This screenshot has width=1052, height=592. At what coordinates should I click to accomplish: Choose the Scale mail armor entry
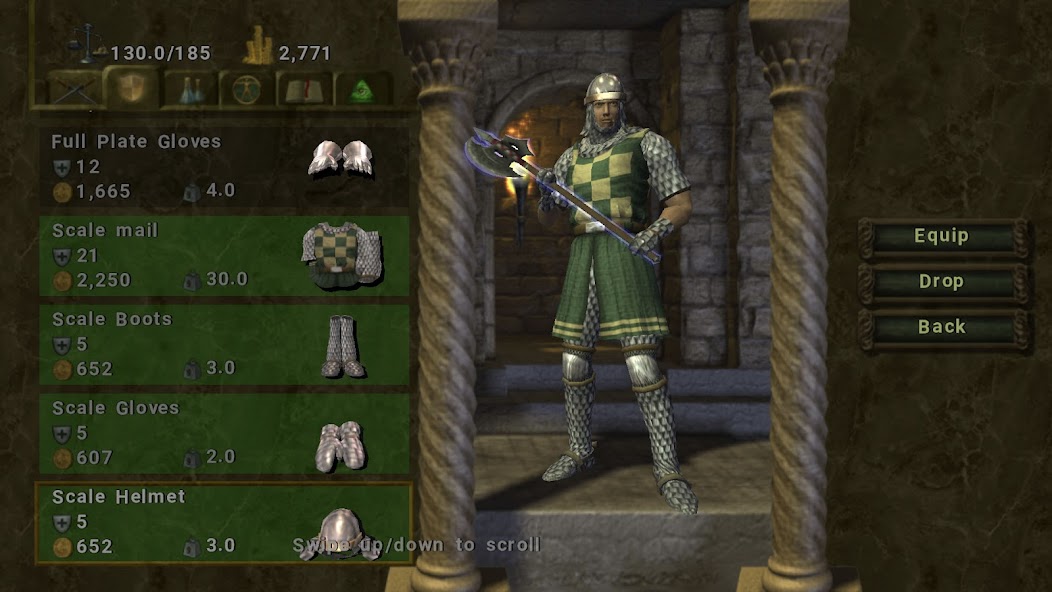[x=224, y=255]
